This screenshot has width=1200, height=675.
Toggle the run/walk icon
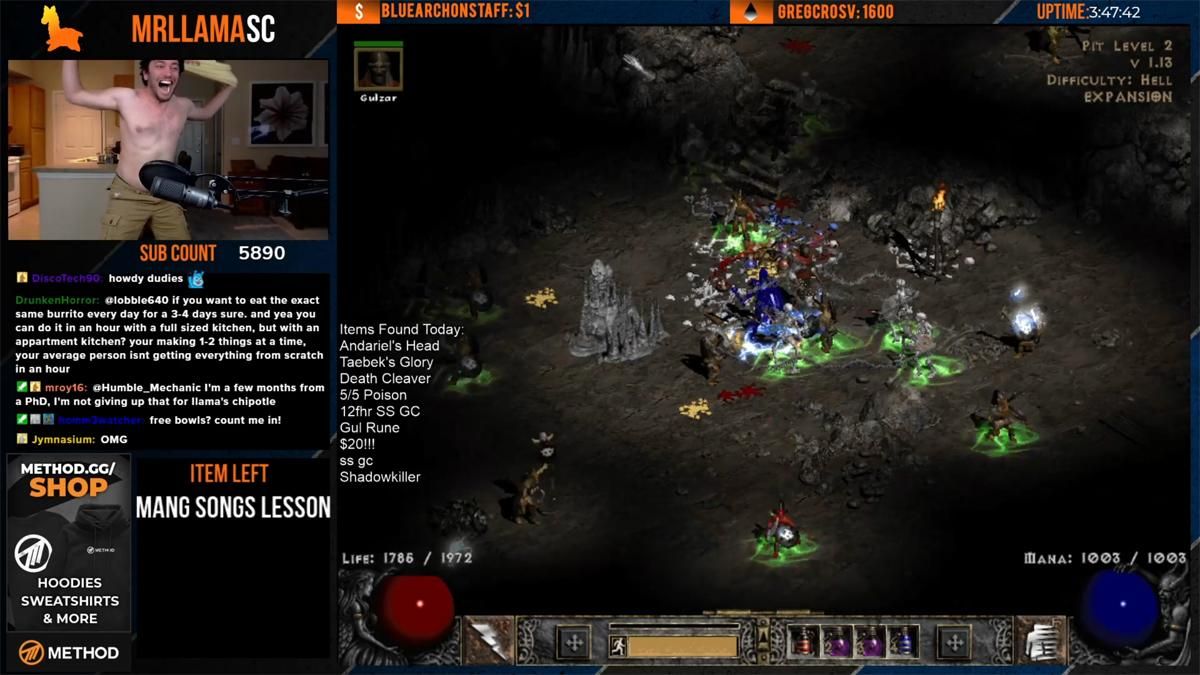pos(617,647)
